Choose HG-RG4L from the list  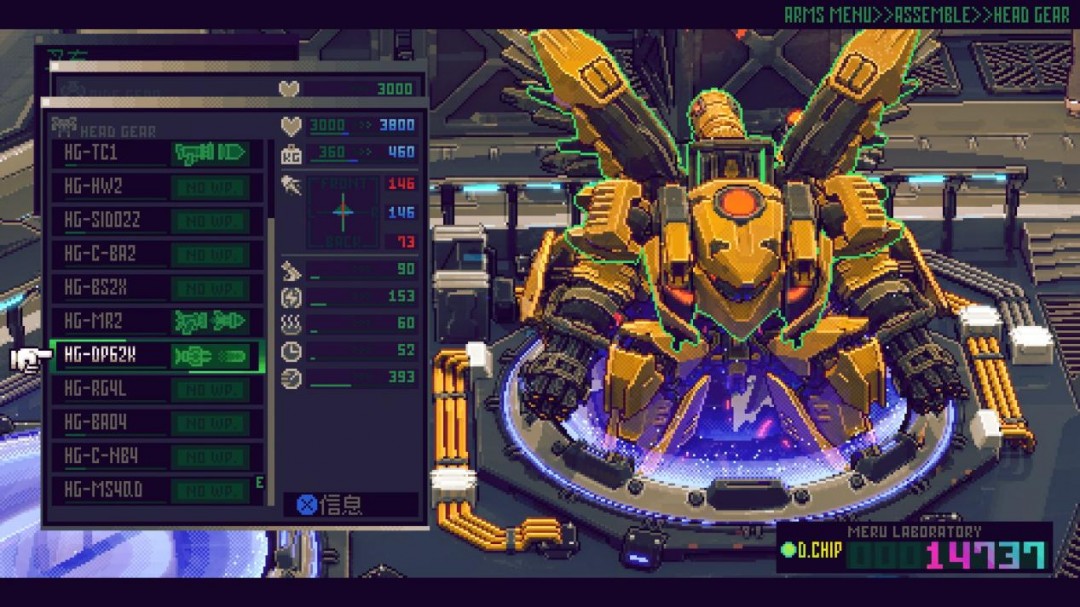click(x=157, y=389)
